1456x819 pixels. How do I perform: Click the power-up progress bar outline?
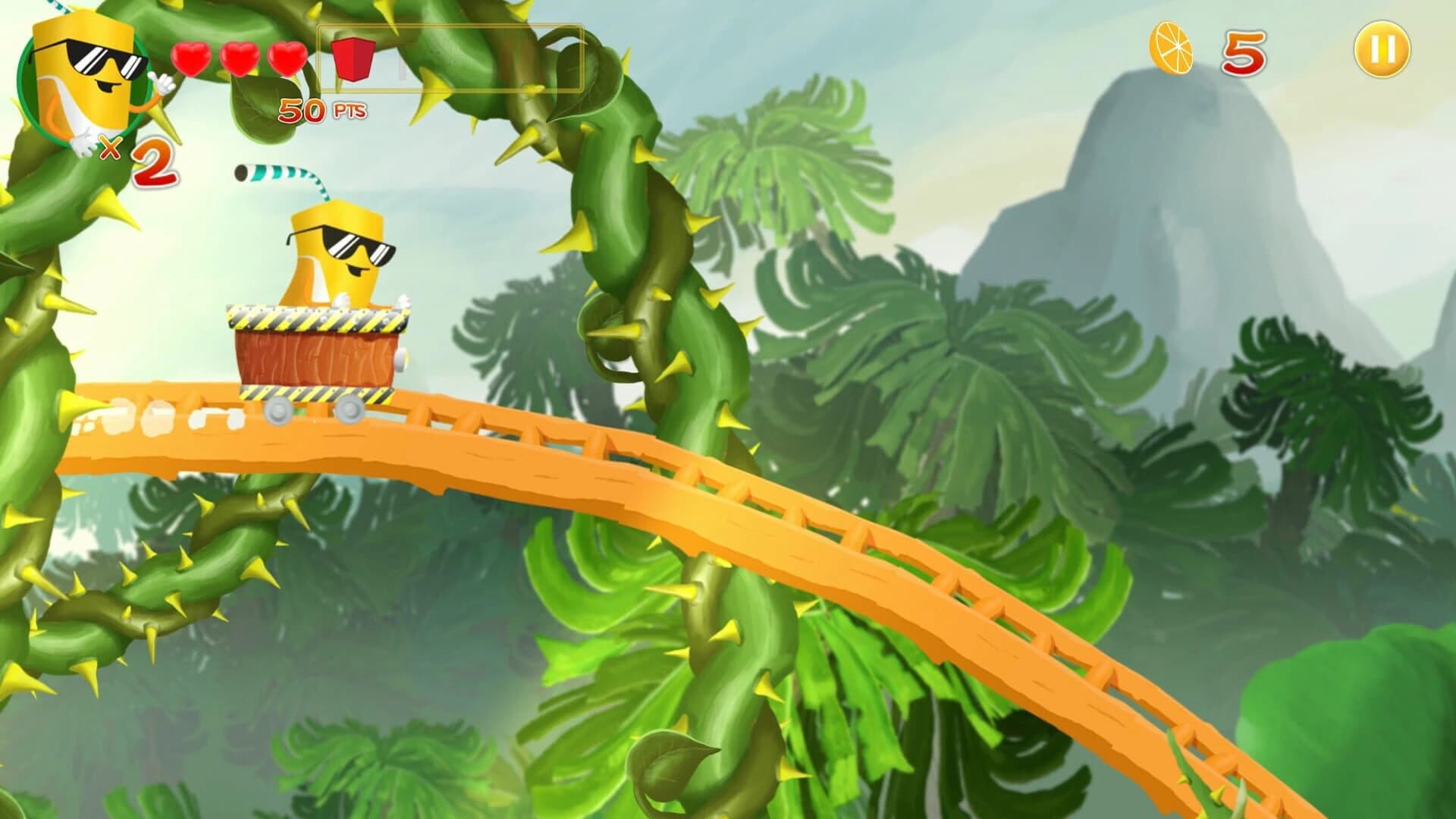point(451,57)
